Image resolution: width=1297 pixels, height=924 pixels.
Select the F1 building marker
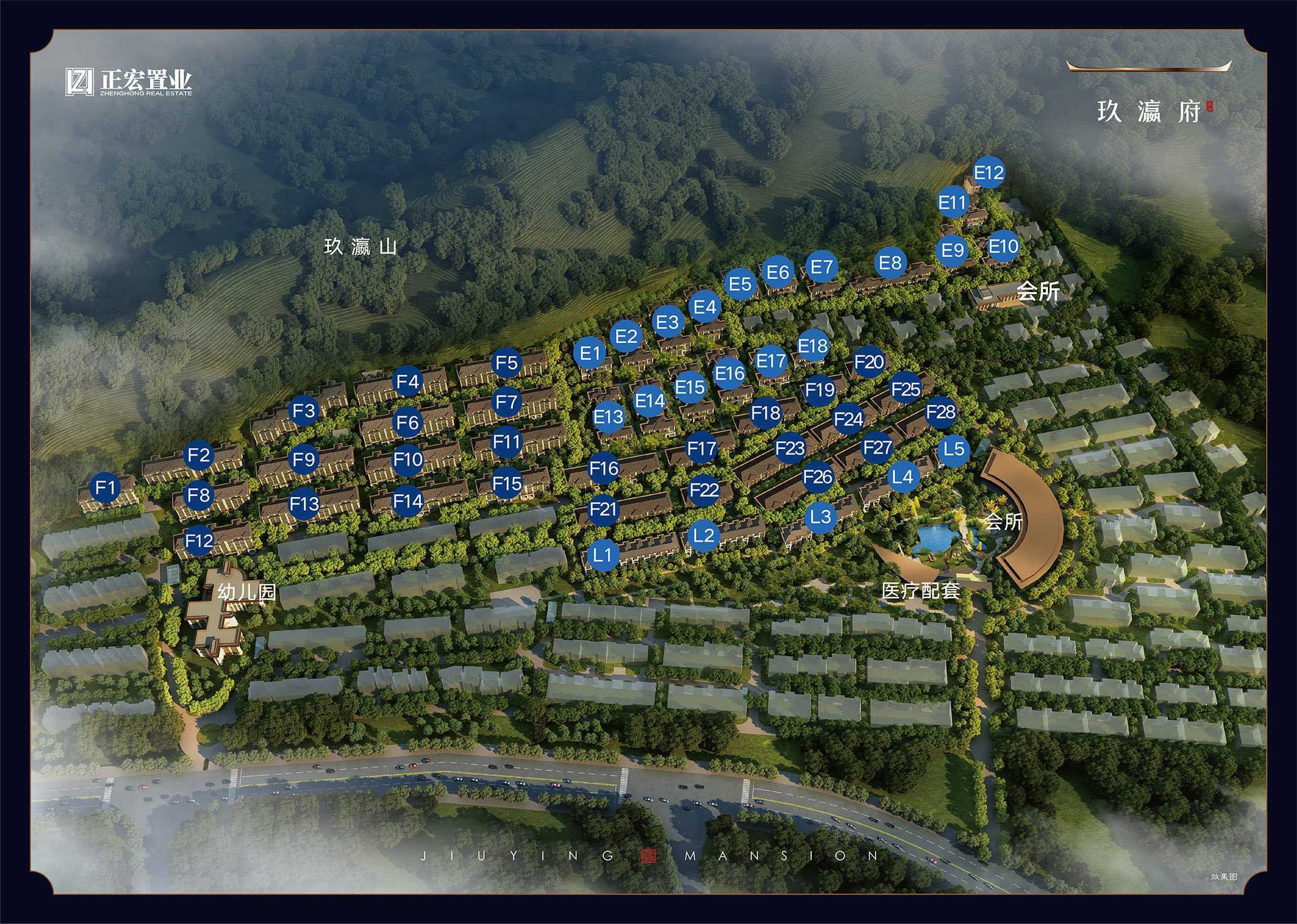pos(106,487)
